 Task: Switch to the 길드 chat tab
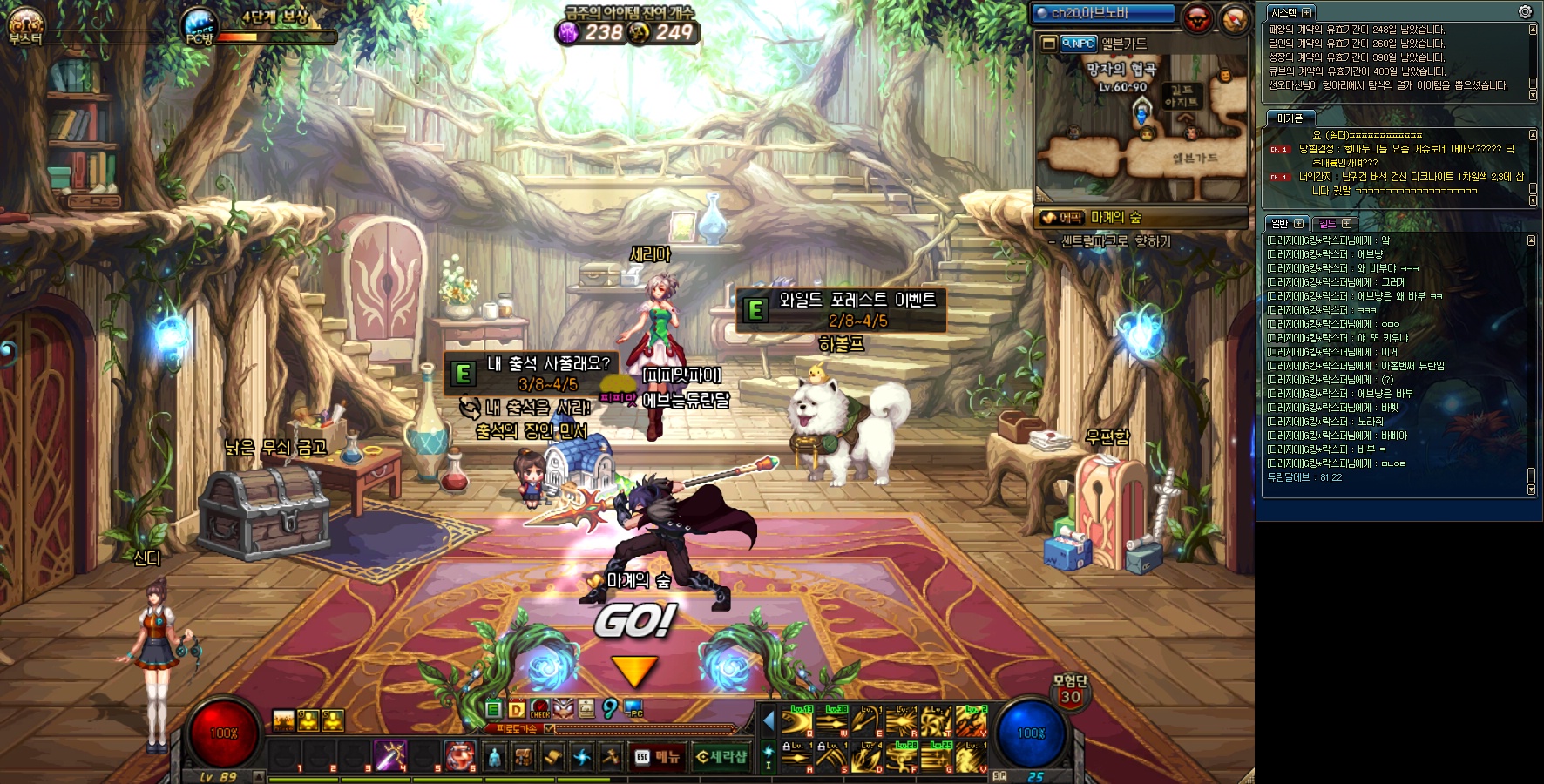click(x=1333, y=224)
